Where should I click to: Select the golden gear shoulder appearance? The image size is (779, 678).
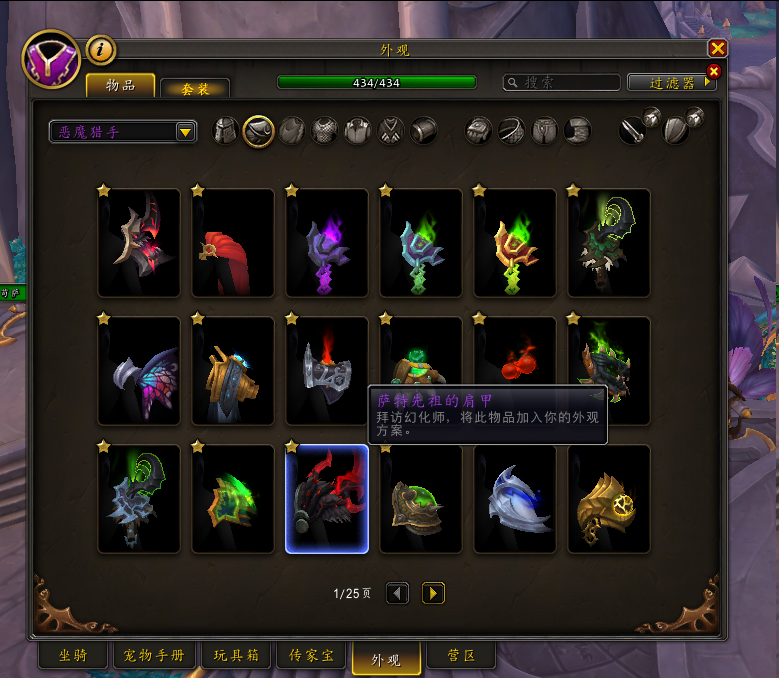pyautogui.click(x=609, y=499)
